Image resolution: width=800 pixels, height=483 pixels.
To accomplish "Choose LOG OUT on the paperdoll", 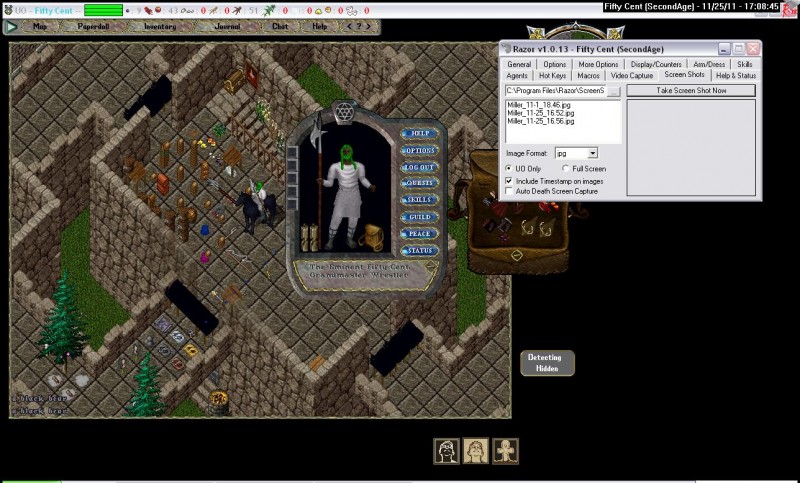I will coord(419,167).
